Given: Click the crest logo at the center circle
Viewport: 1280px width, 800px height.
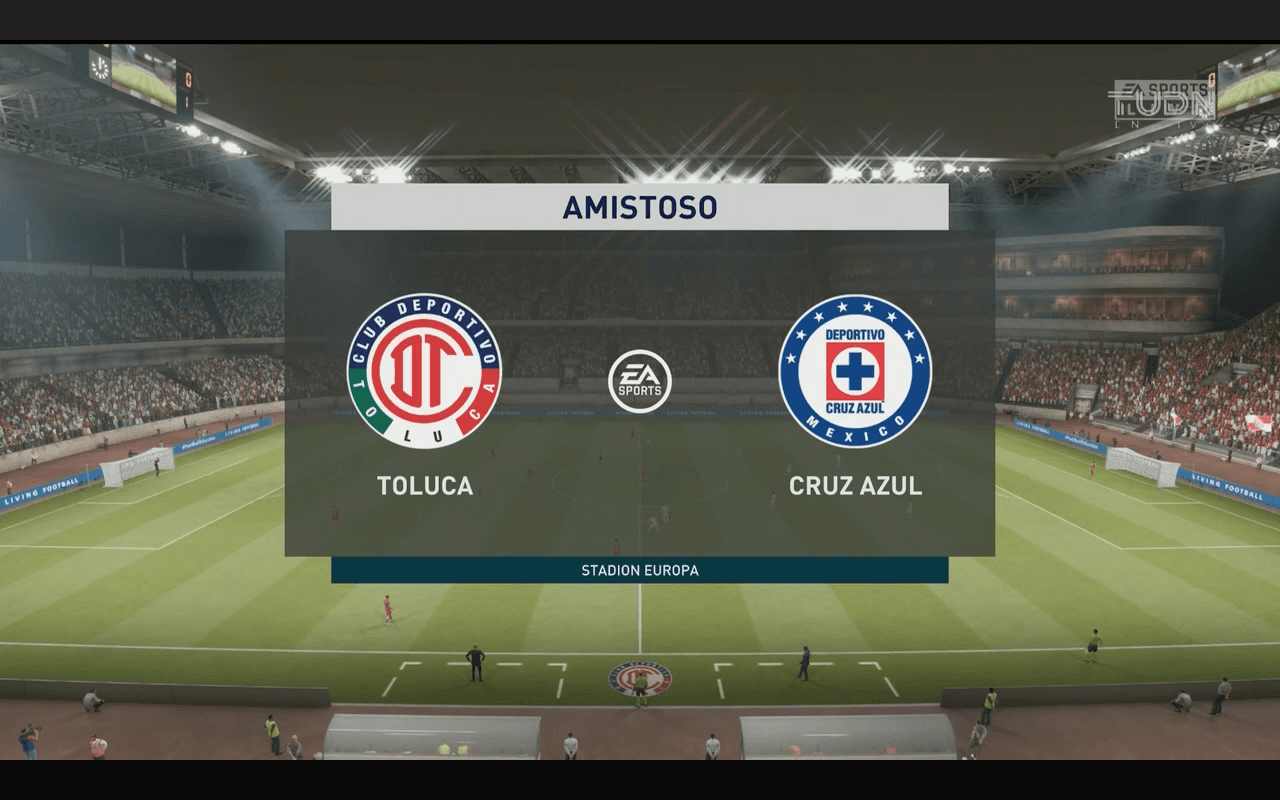Looking at the screenshot, I should (x=640, y=680).
